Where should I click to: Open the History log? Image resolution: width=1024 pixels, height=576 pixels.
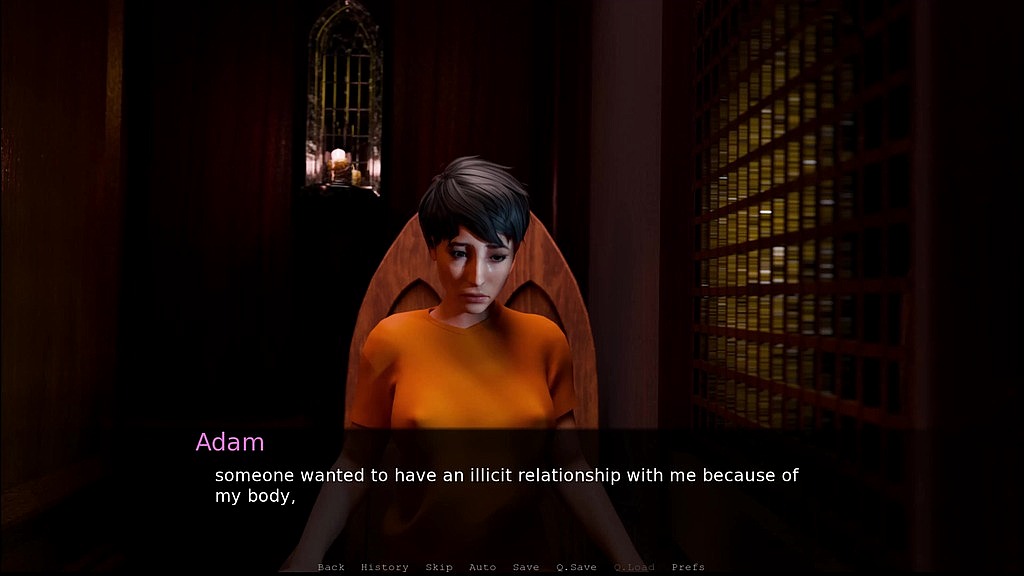point(384,567)
